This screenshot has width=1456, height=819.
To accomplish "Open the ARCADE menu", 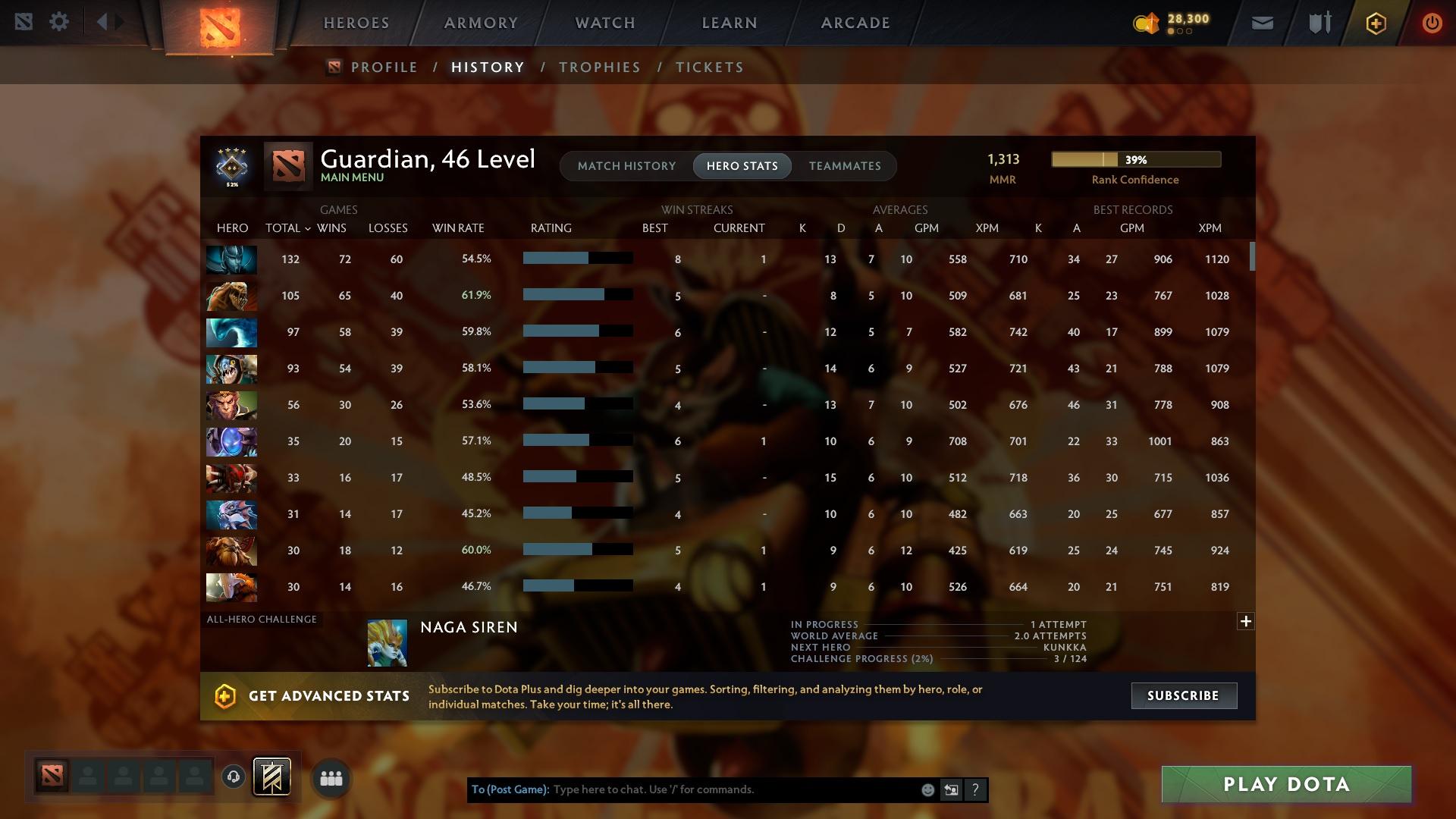I will coord(855,22).
